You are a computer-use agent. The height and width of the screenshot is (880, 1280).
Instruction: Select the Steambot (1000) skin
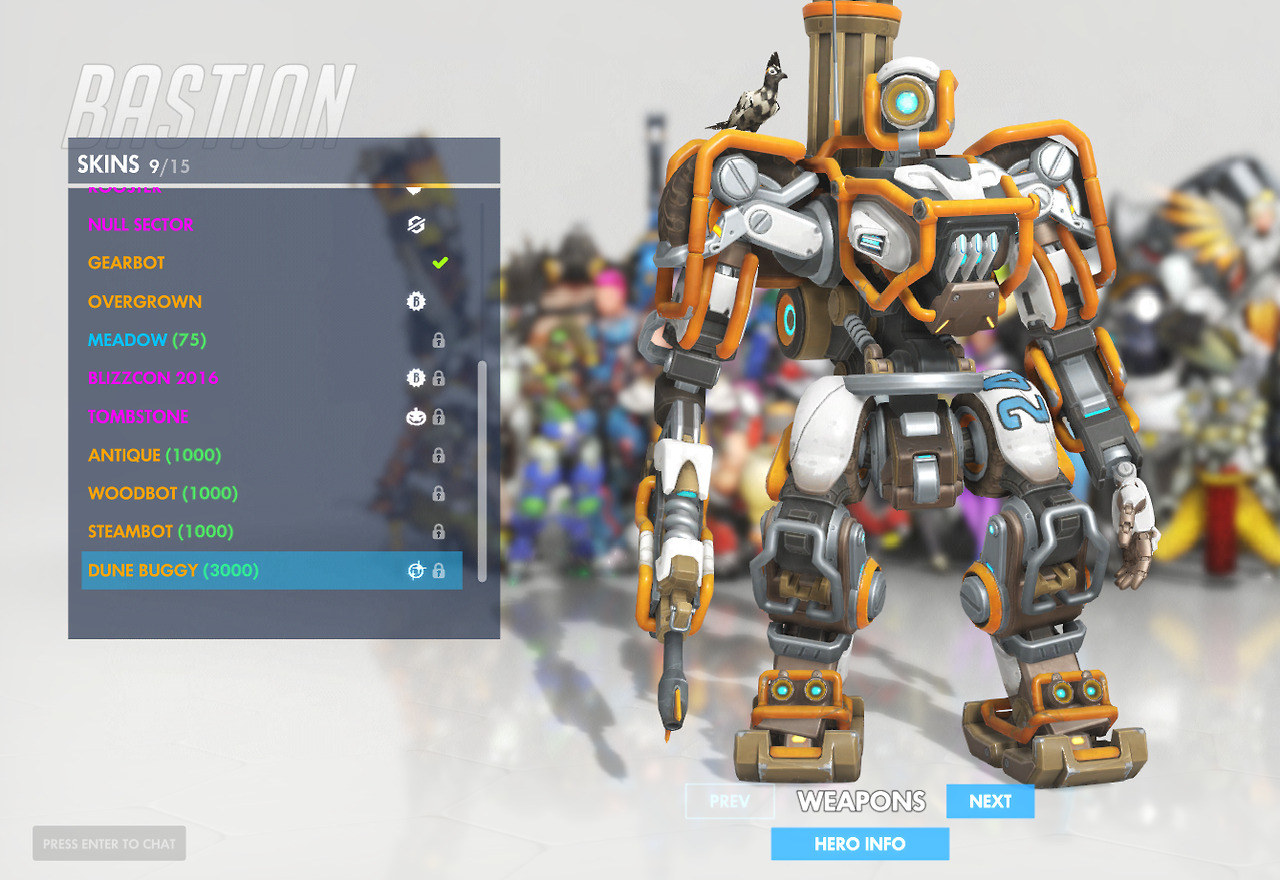161,532
